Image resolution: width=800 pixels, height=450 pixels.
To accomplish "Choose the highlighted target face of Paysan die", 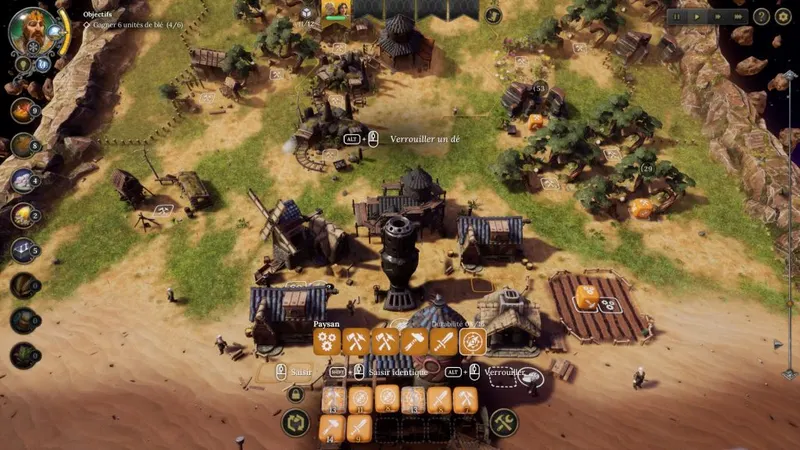I will pyautogui.click(x=472, y=342).
